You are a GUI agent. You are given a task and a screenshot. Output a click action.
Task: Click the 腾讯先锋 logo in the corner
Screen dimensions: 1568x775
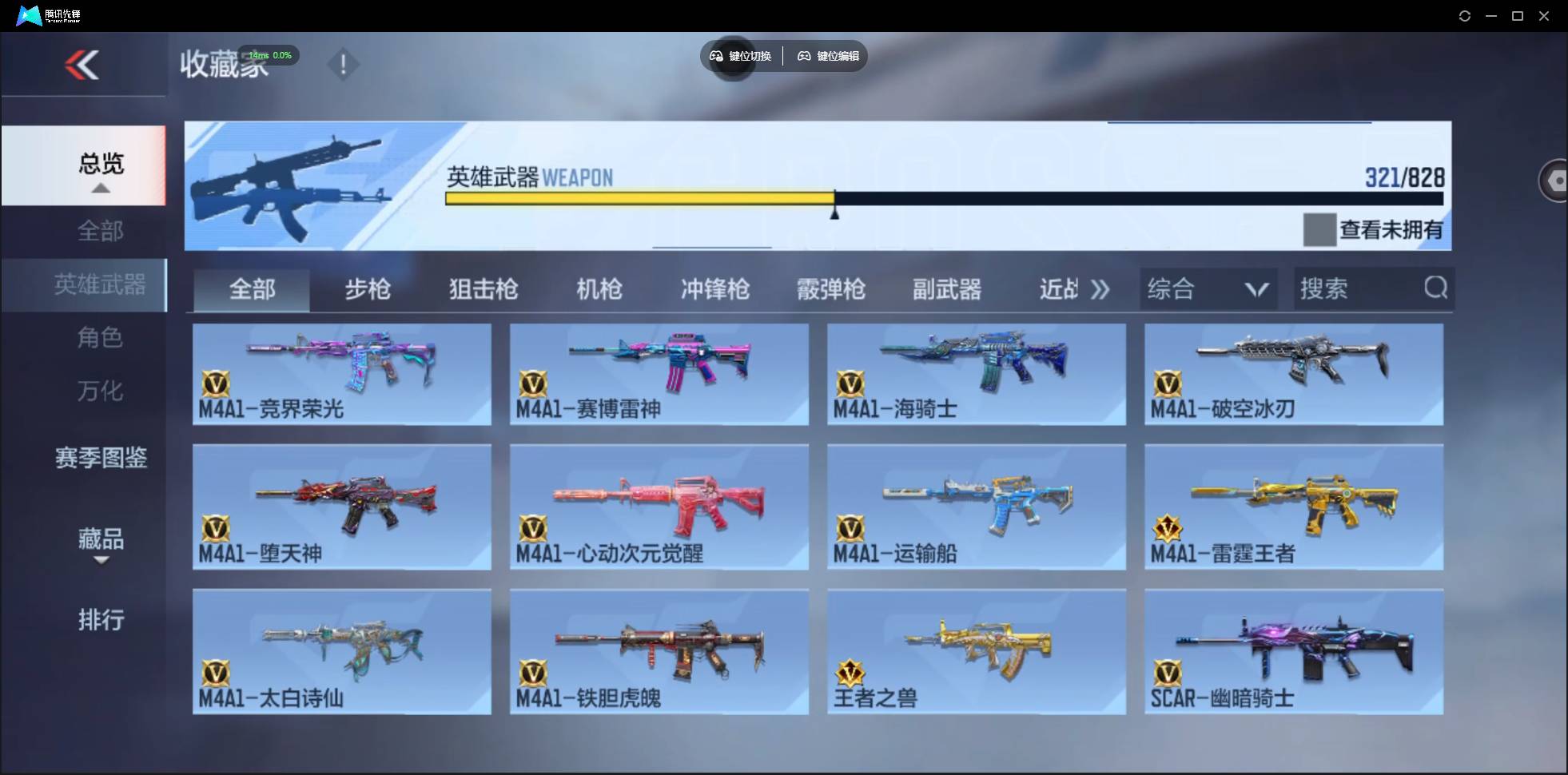tap(29, 15)
